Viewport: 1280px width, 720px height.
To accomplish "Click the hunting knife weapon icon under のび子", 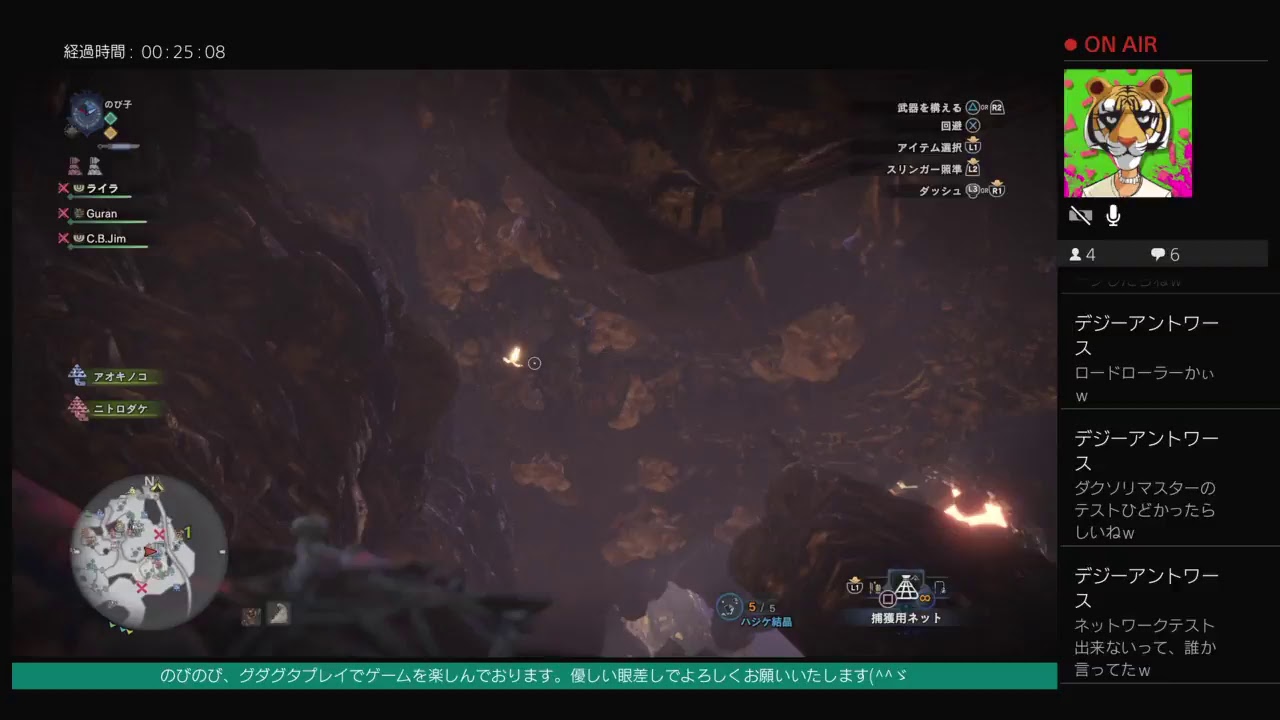I will pyautogui.click(x=120, y=146).
